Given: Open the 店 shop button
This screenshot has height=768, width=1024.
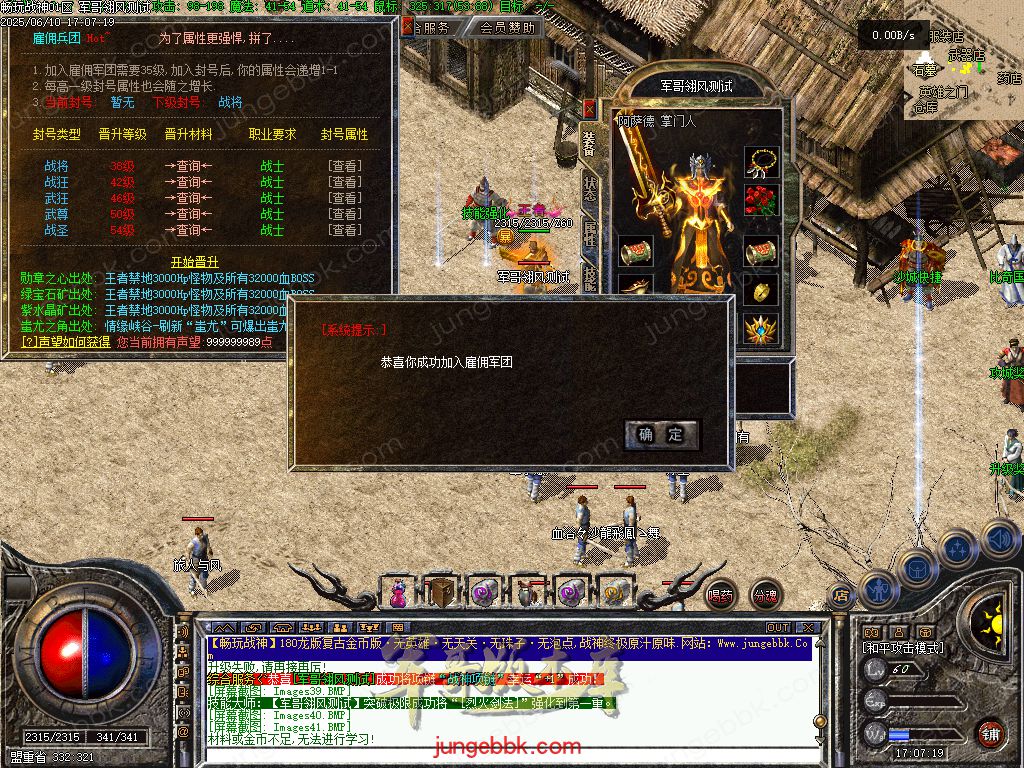Looking at the screenshot, I should pos(840,593).
